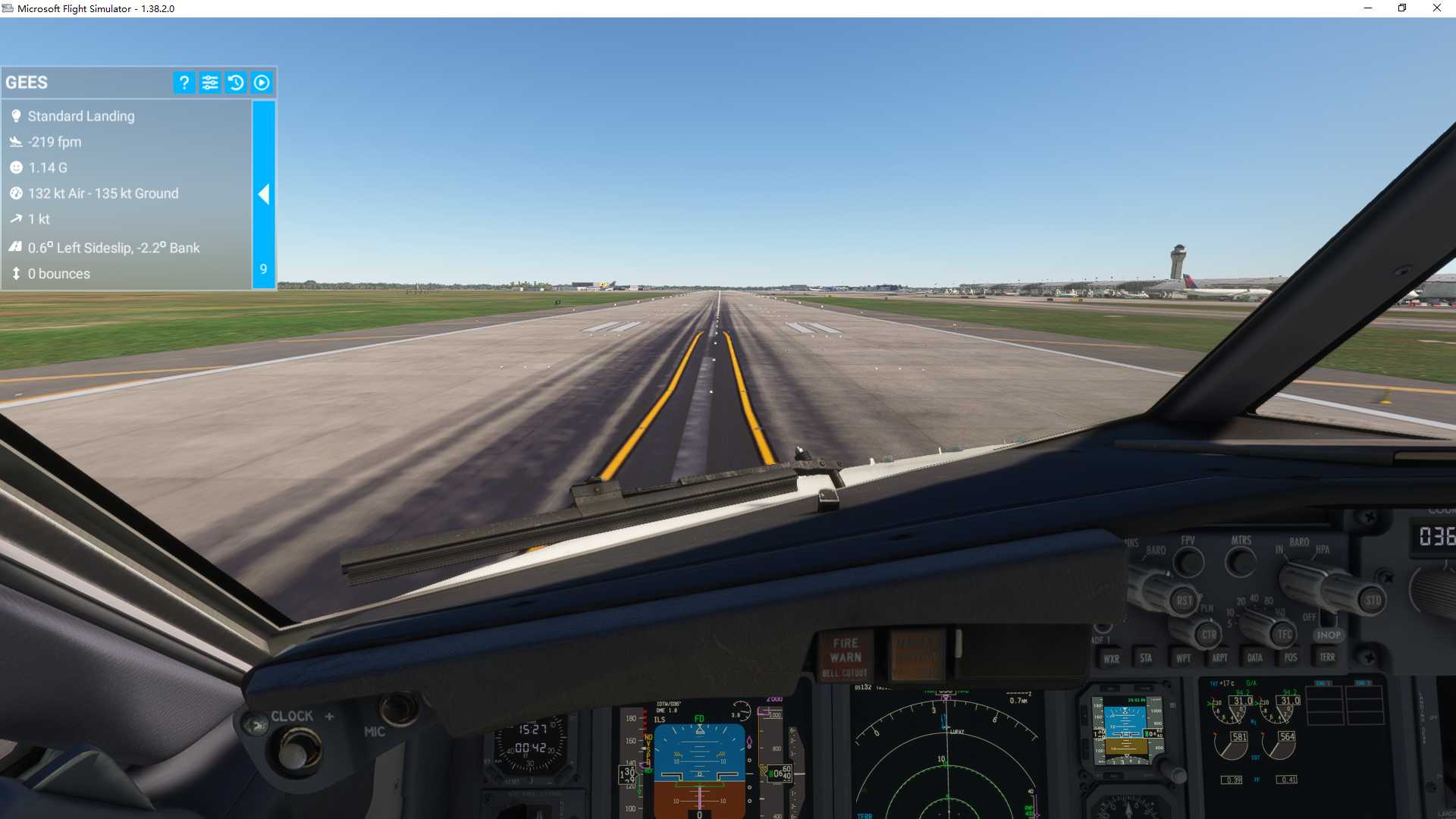The height and width of the screenshot is (819, 1456).
Task: Open the window menu via title bar icon
Action: (8, 8)
